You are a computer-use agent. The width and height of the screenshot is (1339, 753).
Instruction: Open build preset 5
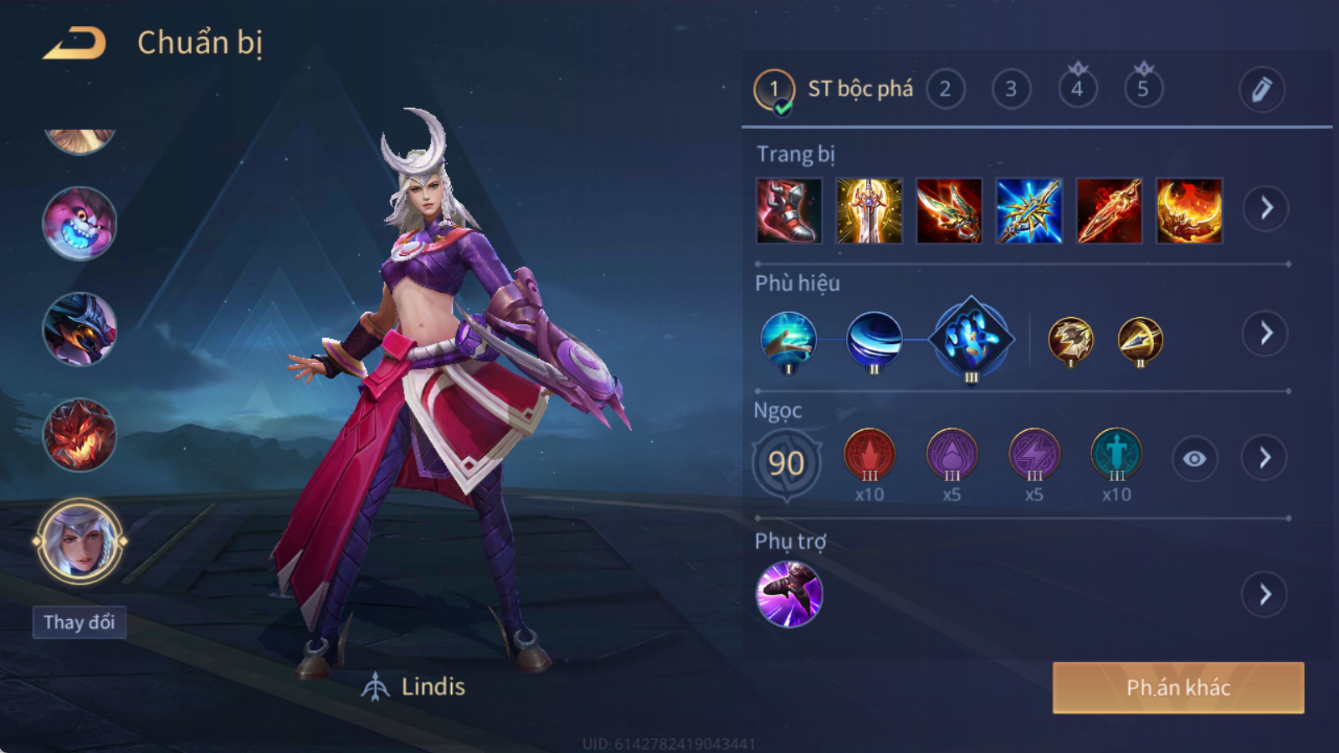coord(1143,90)
